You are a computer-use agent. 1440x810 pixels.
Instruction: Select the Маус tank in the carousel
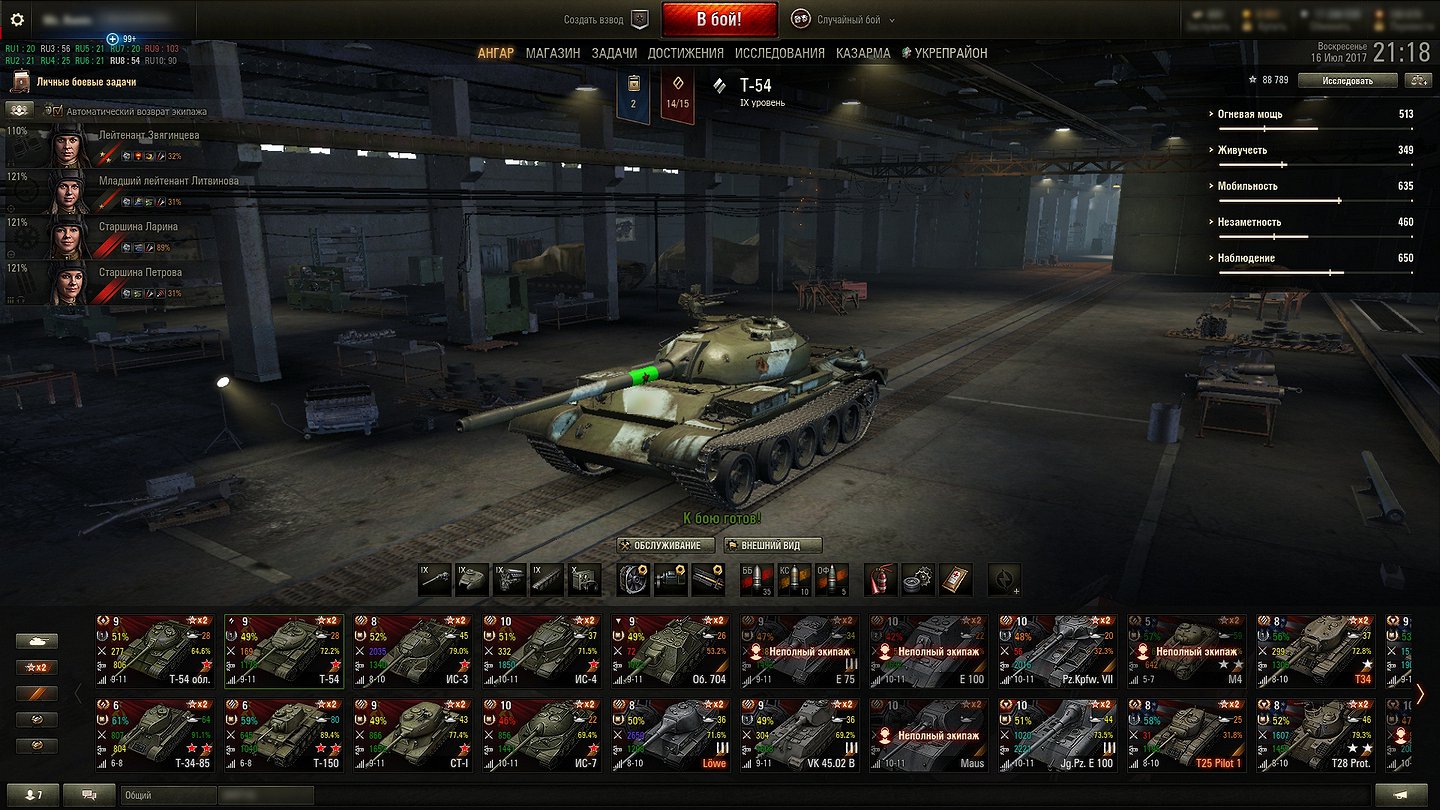tap(927, 735)
